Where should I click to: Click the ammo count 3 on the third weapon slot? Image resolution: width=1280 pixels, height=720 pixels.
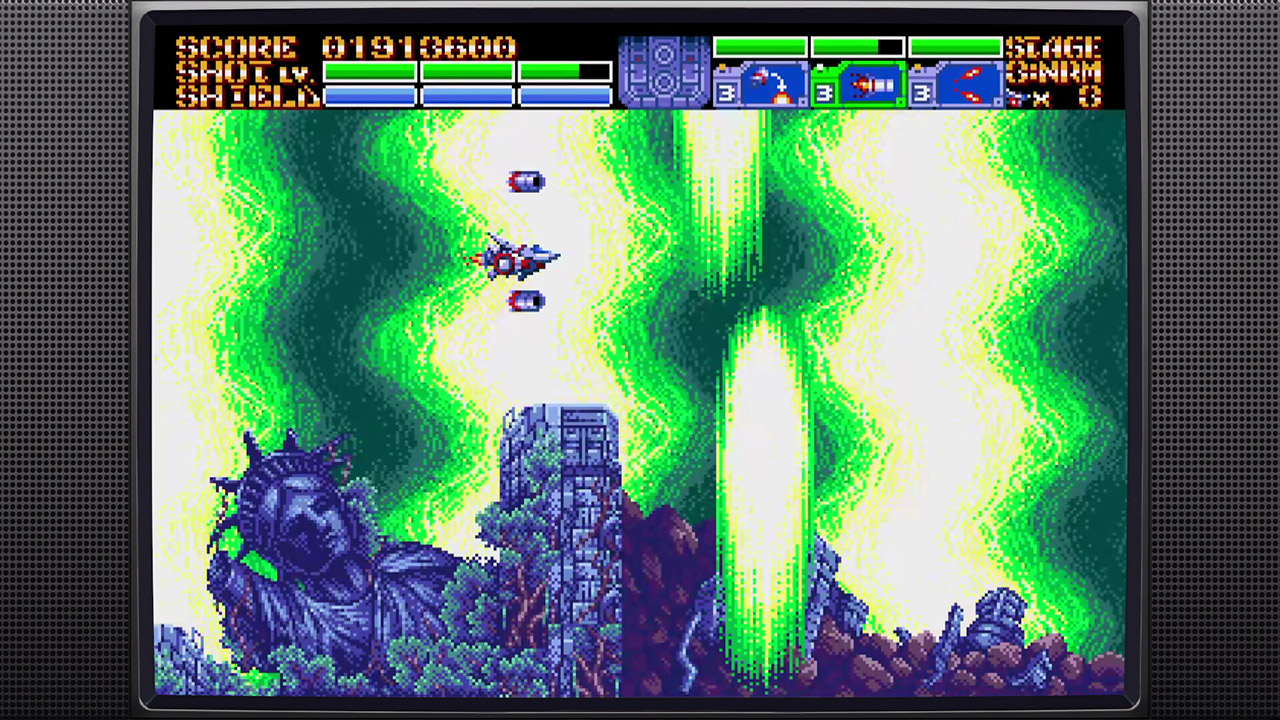pyautogui.click(x=924, y=92)
